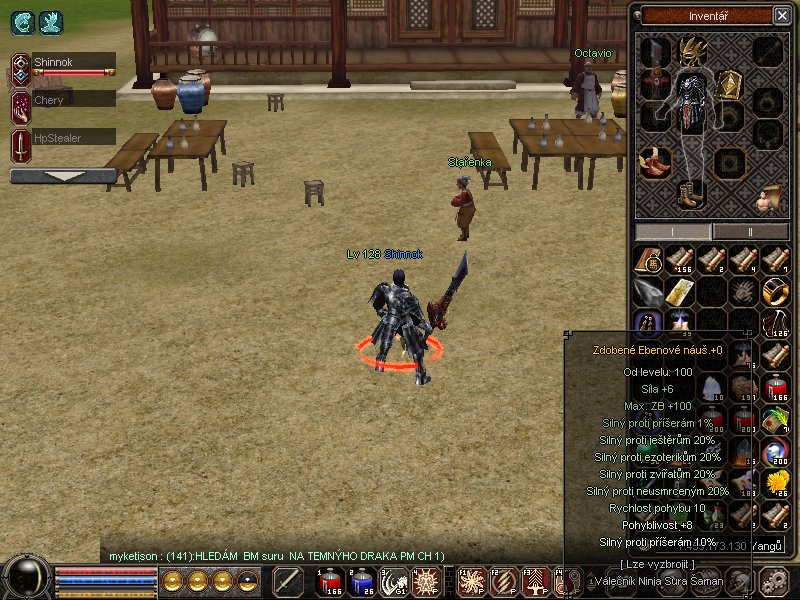The width and height of the screenshot is (800, 600).
Task: Expand the party list down arrow
Action: pyautogui.click(x=62, y=176)
